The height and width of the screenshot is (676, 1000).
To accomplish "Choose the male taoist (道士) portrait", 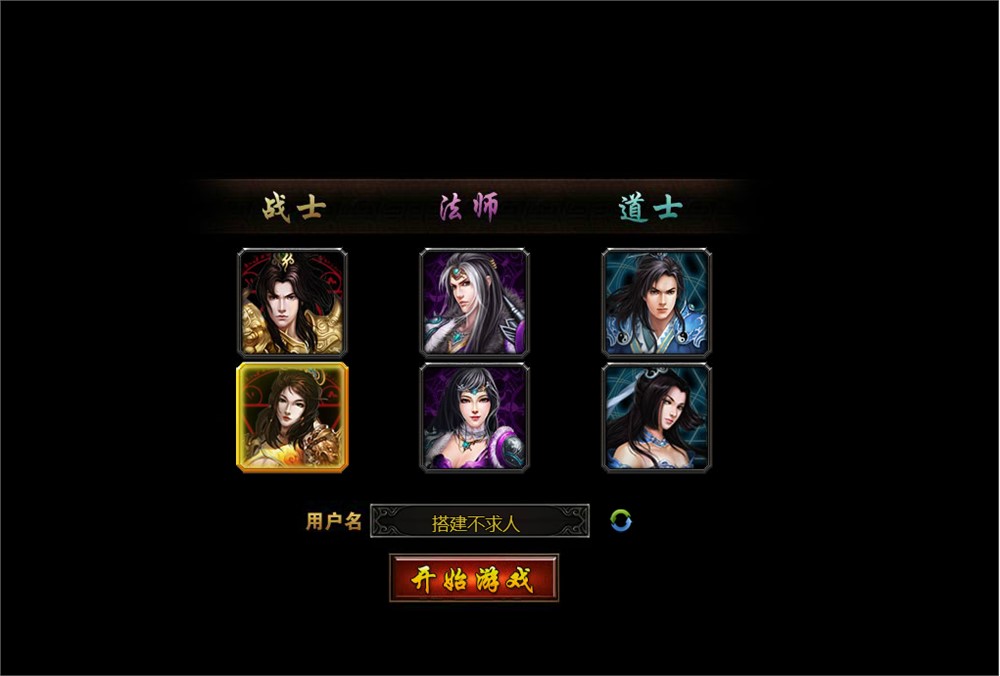I will coord(656,302).
